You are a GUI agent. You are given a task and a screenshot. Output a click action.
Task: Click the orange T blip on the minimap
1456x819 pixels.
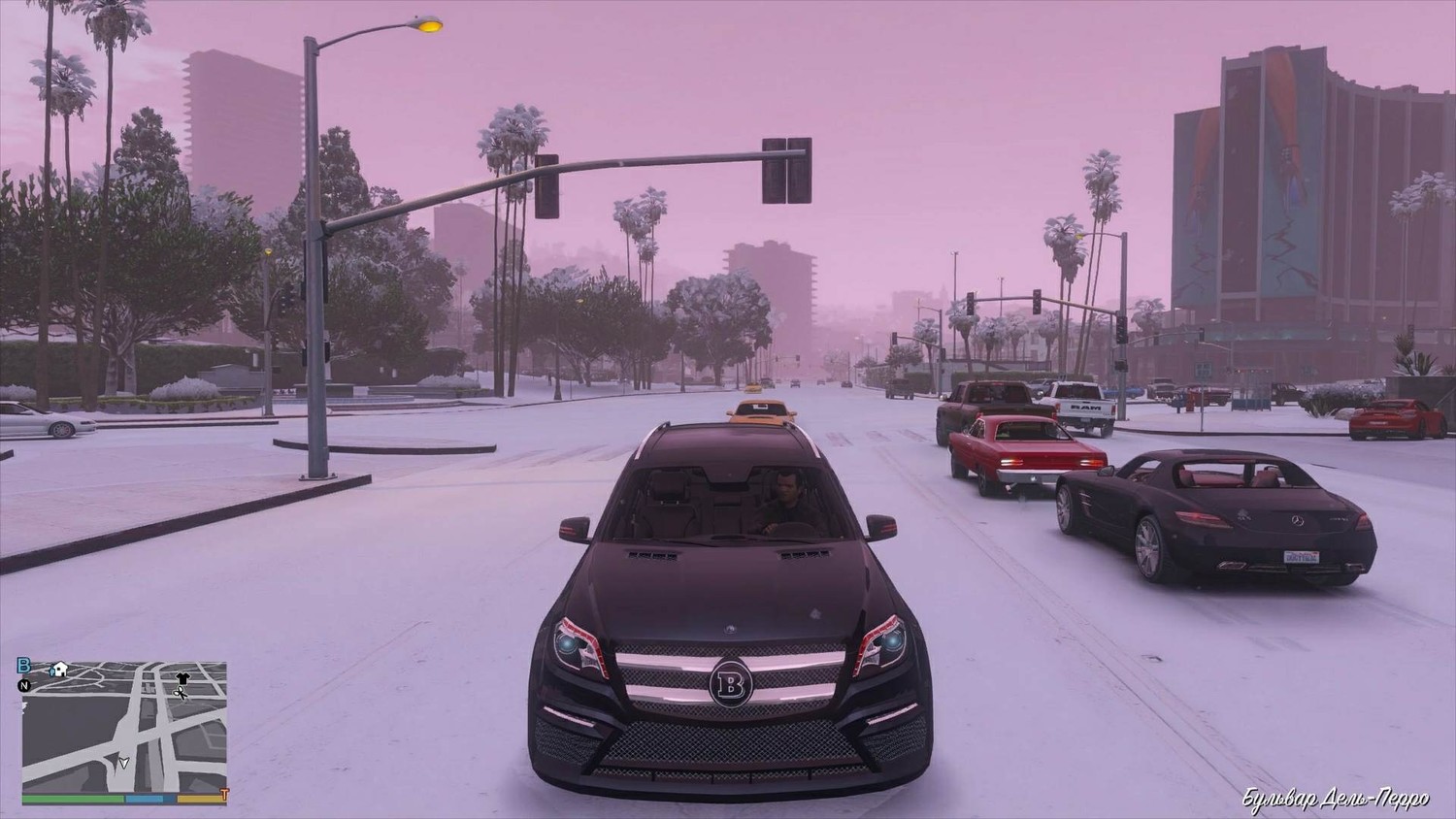[223, 795]
